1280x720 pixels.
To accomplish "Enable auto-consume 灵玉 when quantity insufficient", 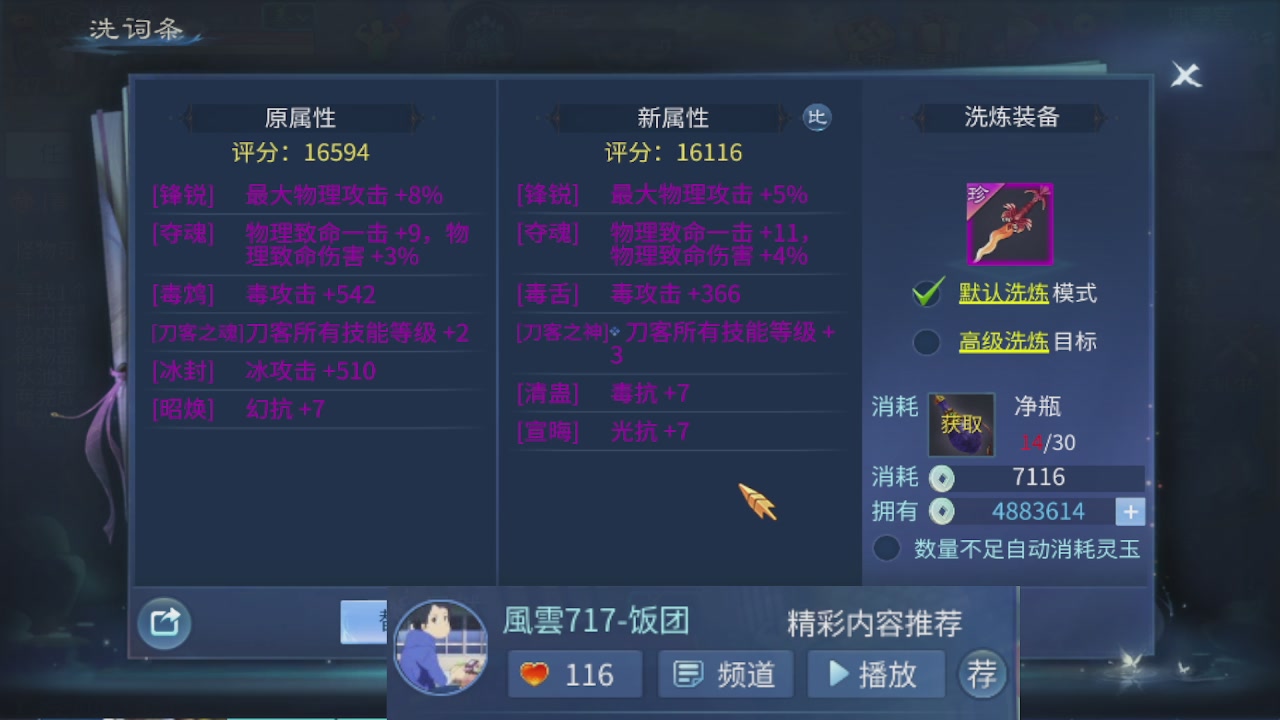I will 886,548.
